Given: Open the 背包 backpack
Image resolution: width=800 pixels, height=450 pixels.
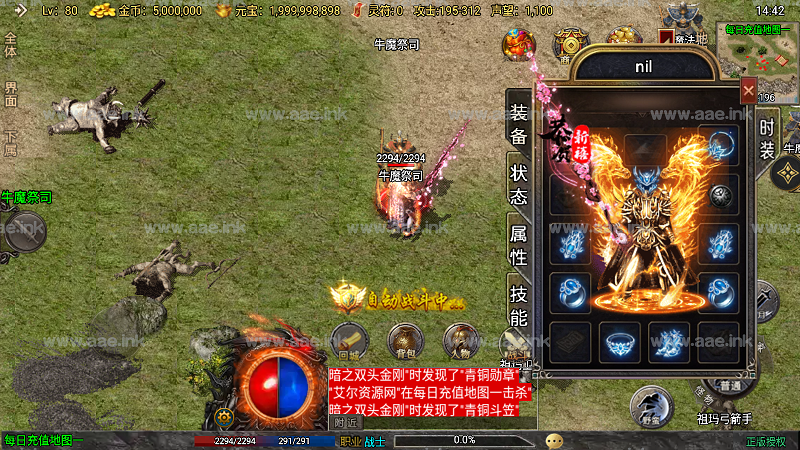Looking at the screenshot, I should click(x=404, y=341).
